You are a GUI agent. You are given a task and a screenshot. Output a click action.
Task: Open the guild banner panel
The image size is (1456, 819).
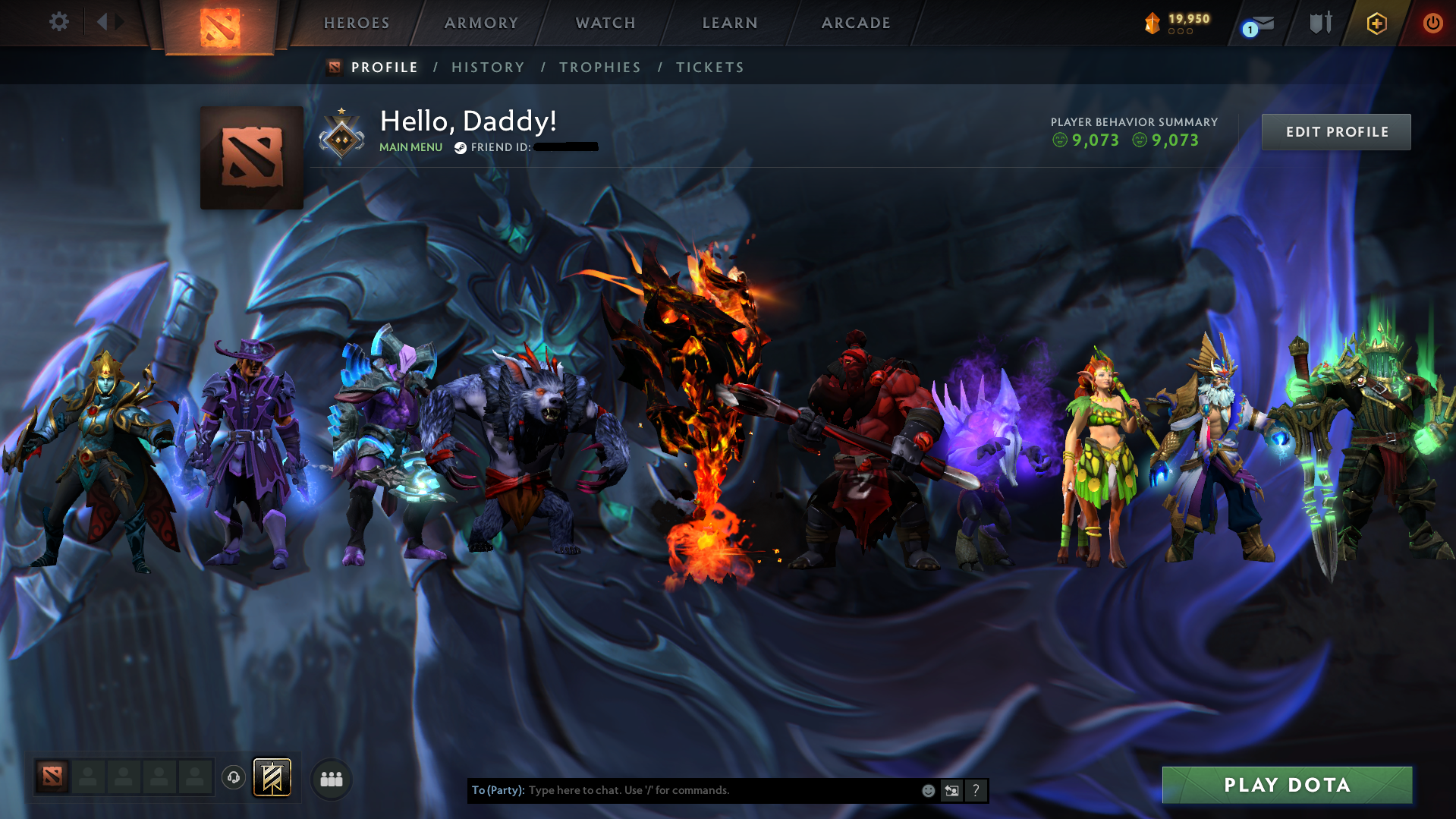(273, 778)
